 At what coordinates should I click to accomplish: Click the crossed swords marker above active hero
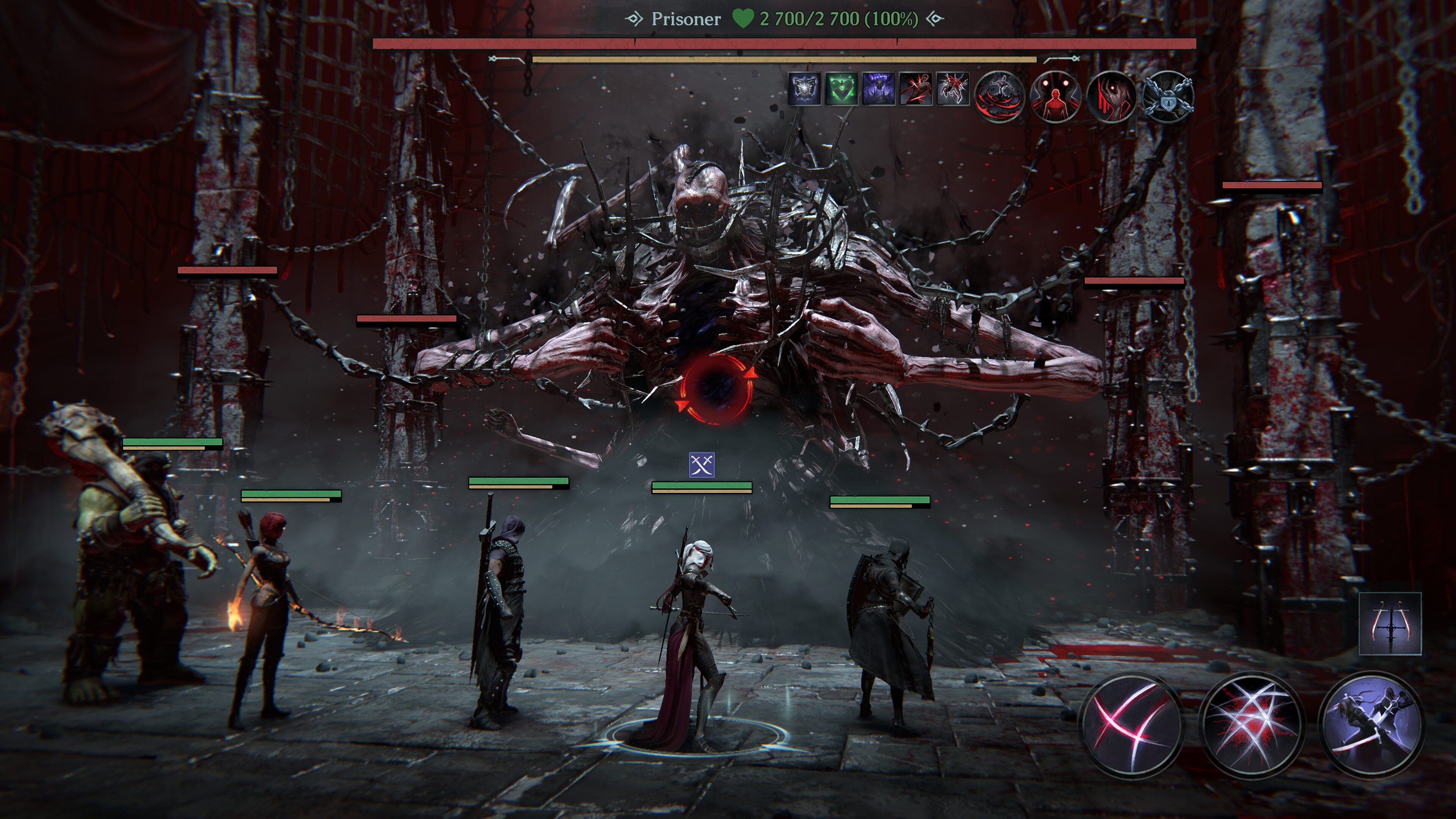tap(701, 465)
